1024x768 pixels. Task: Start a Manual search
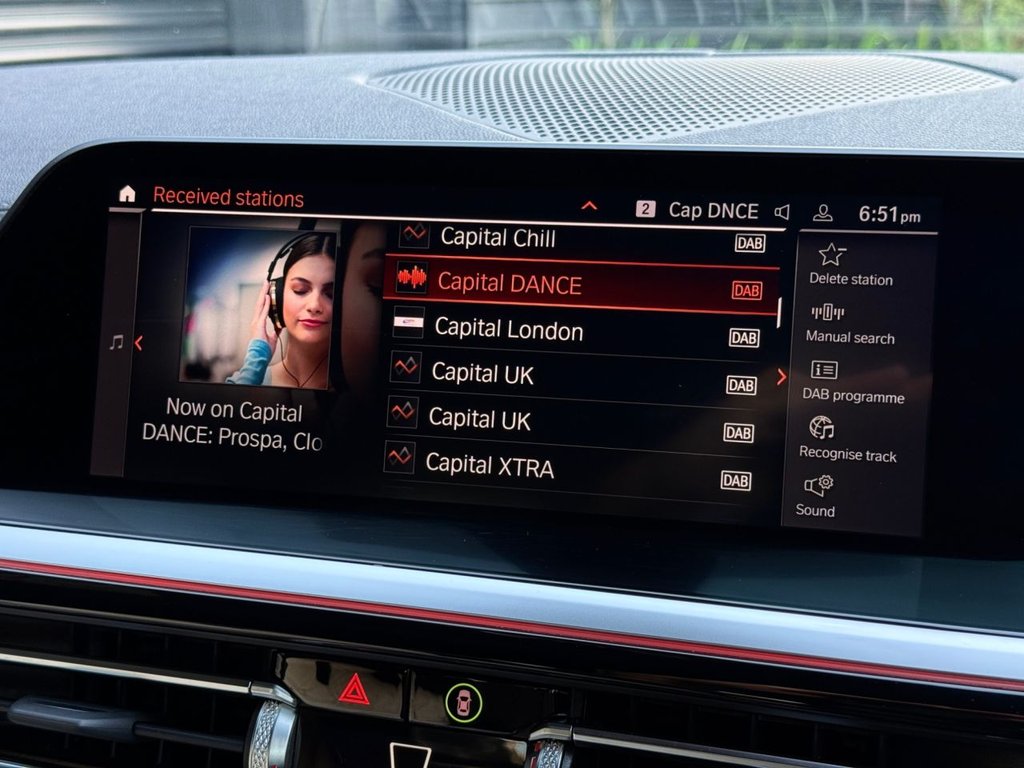point(849,323)
